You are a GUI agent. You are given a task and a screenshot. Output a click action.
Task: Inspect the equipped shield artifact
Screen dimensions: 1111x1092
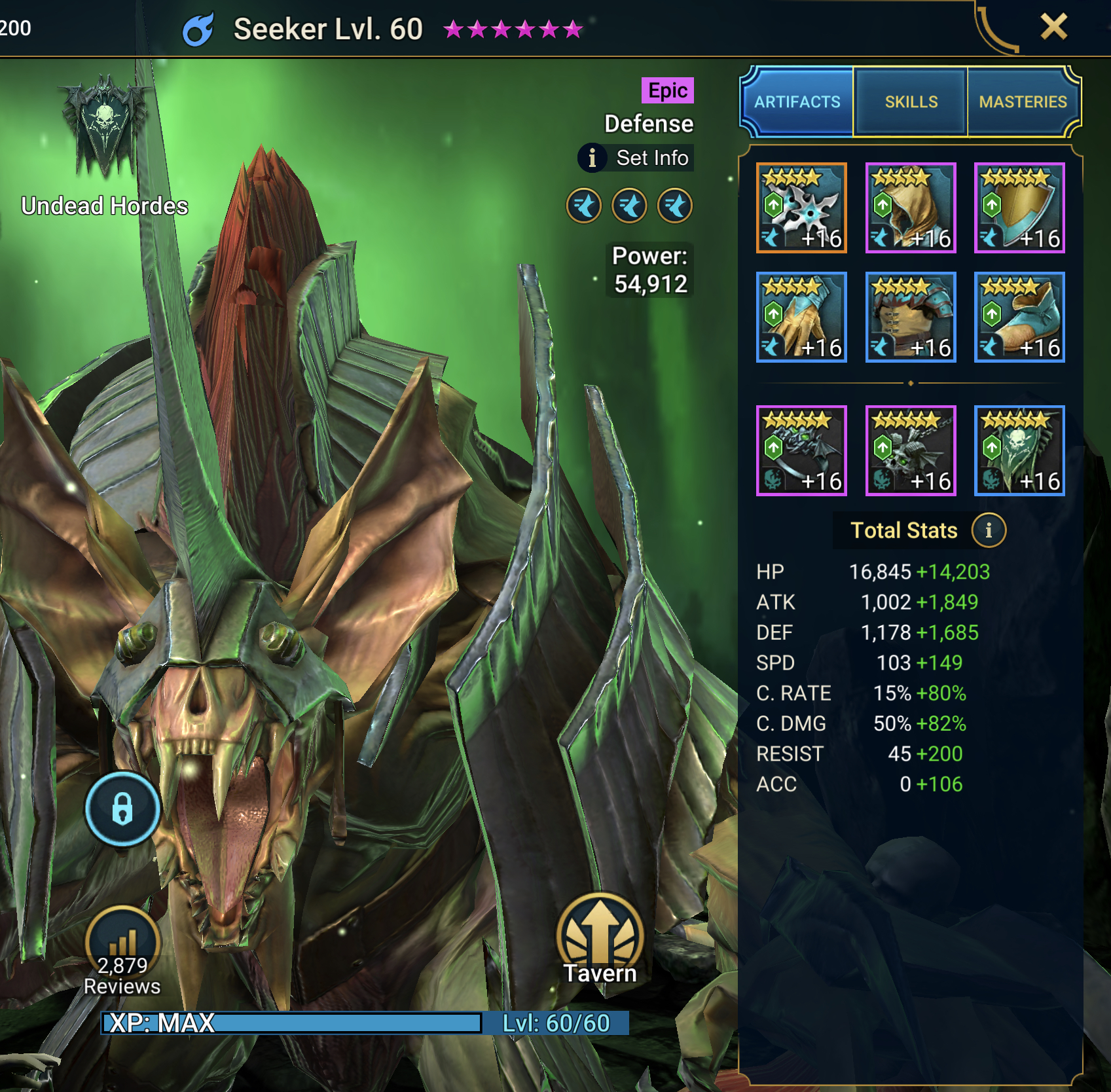(x=1019, y=208)
